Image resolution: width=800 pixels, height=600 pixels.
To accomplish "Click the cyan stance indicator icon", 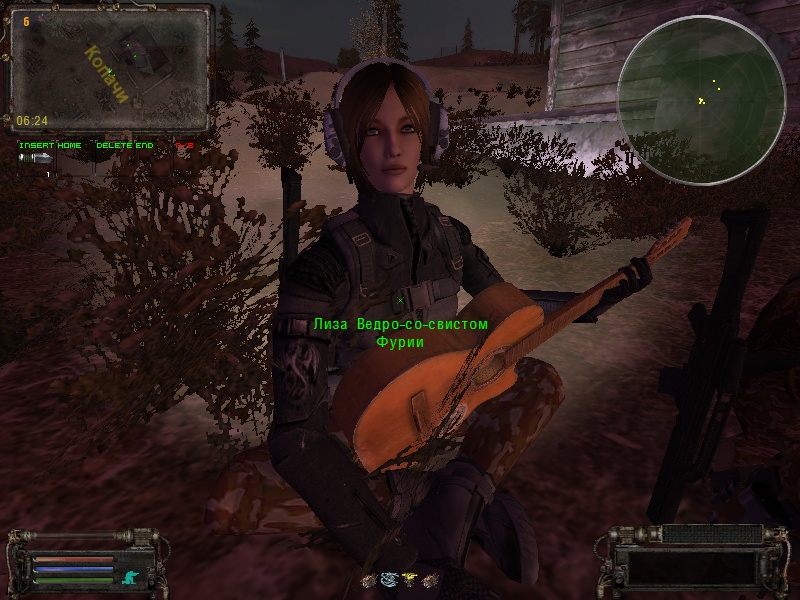I will click(x=128, y=576).
